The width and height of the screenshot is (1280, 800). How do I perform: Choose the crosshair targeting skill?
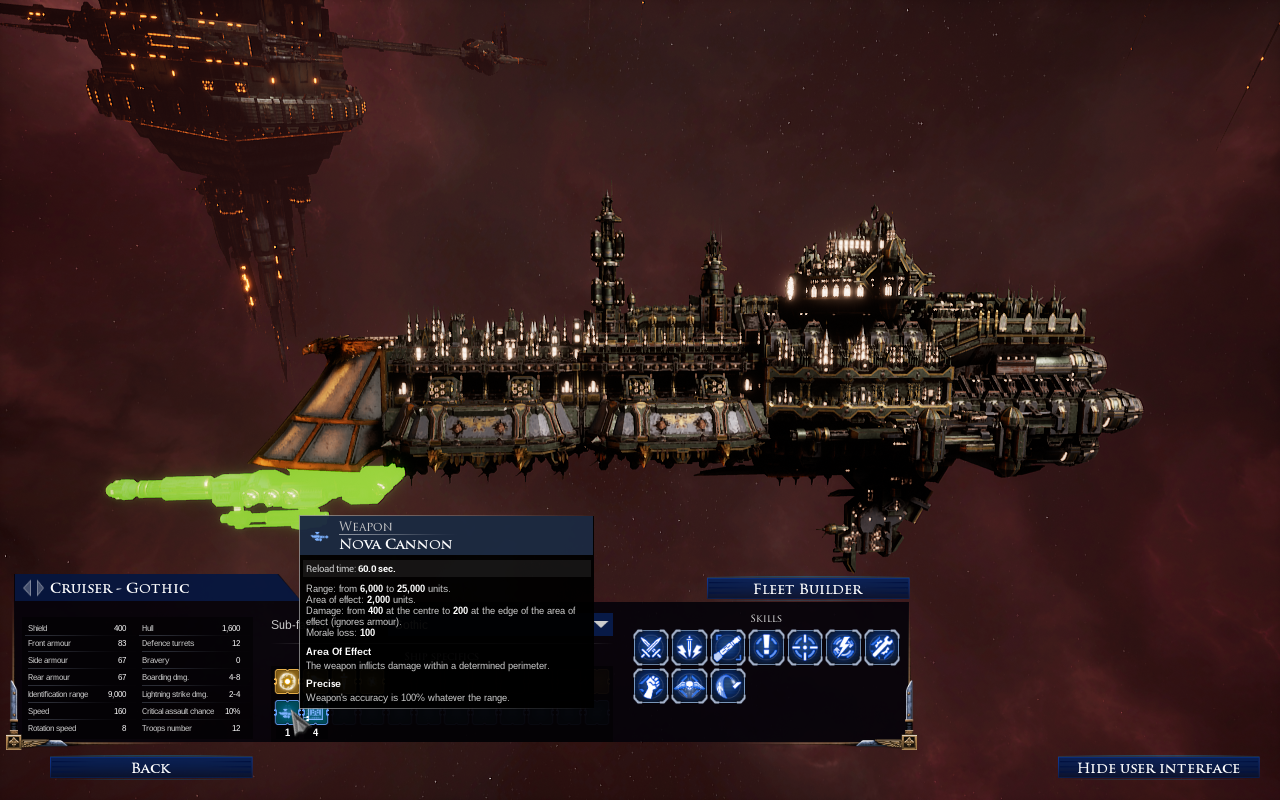pyautogui.click(x=805, y=648)
